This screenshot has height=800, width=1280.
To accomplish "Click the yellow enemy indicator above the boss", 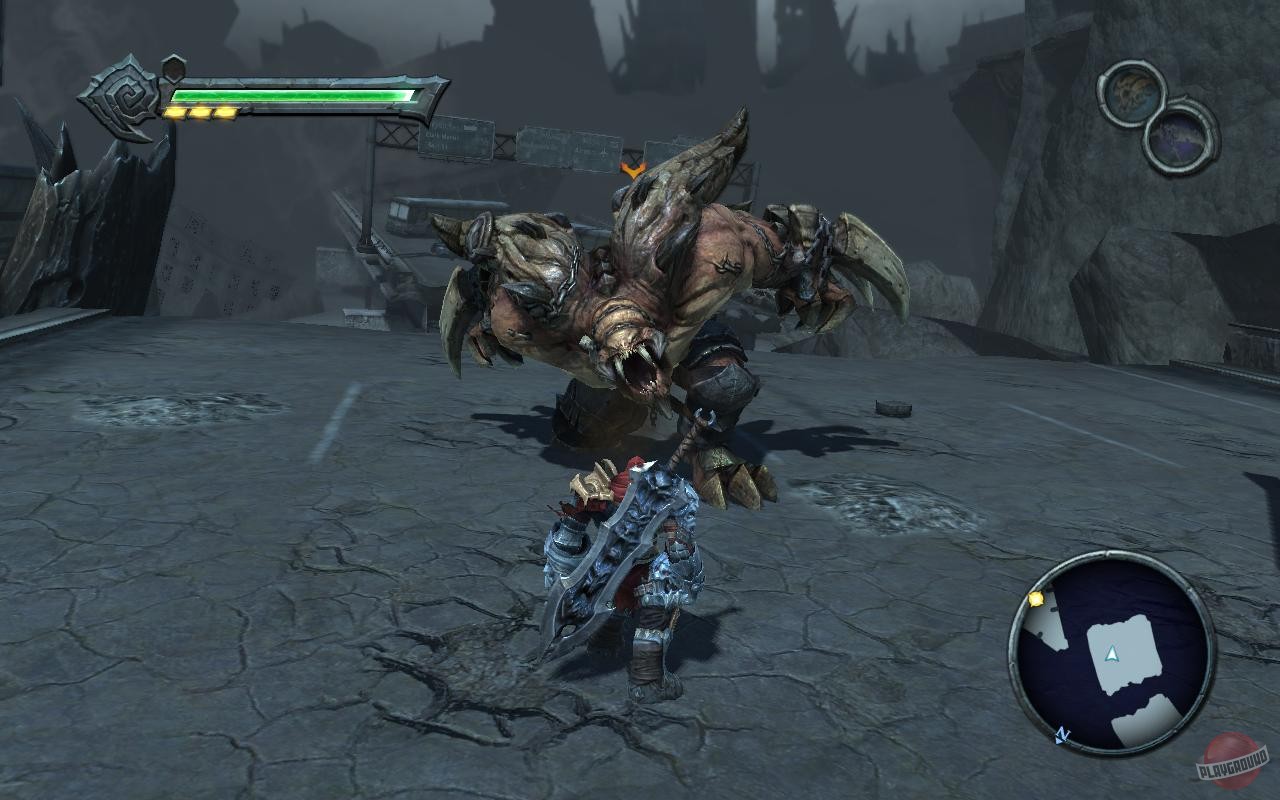I will 633,171.
